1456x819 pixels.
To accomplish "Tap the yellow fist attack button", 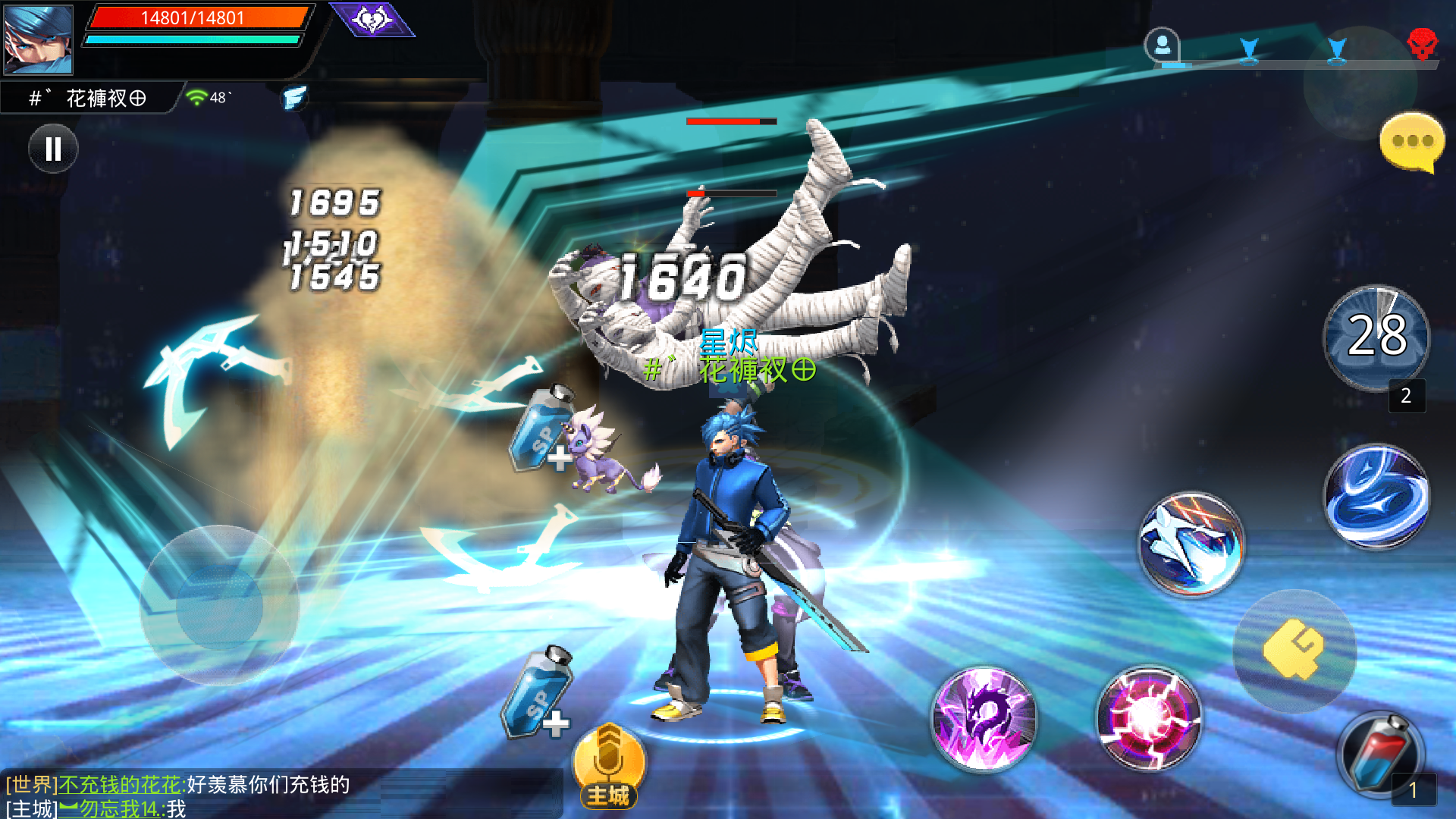I will click(1294, 649).
